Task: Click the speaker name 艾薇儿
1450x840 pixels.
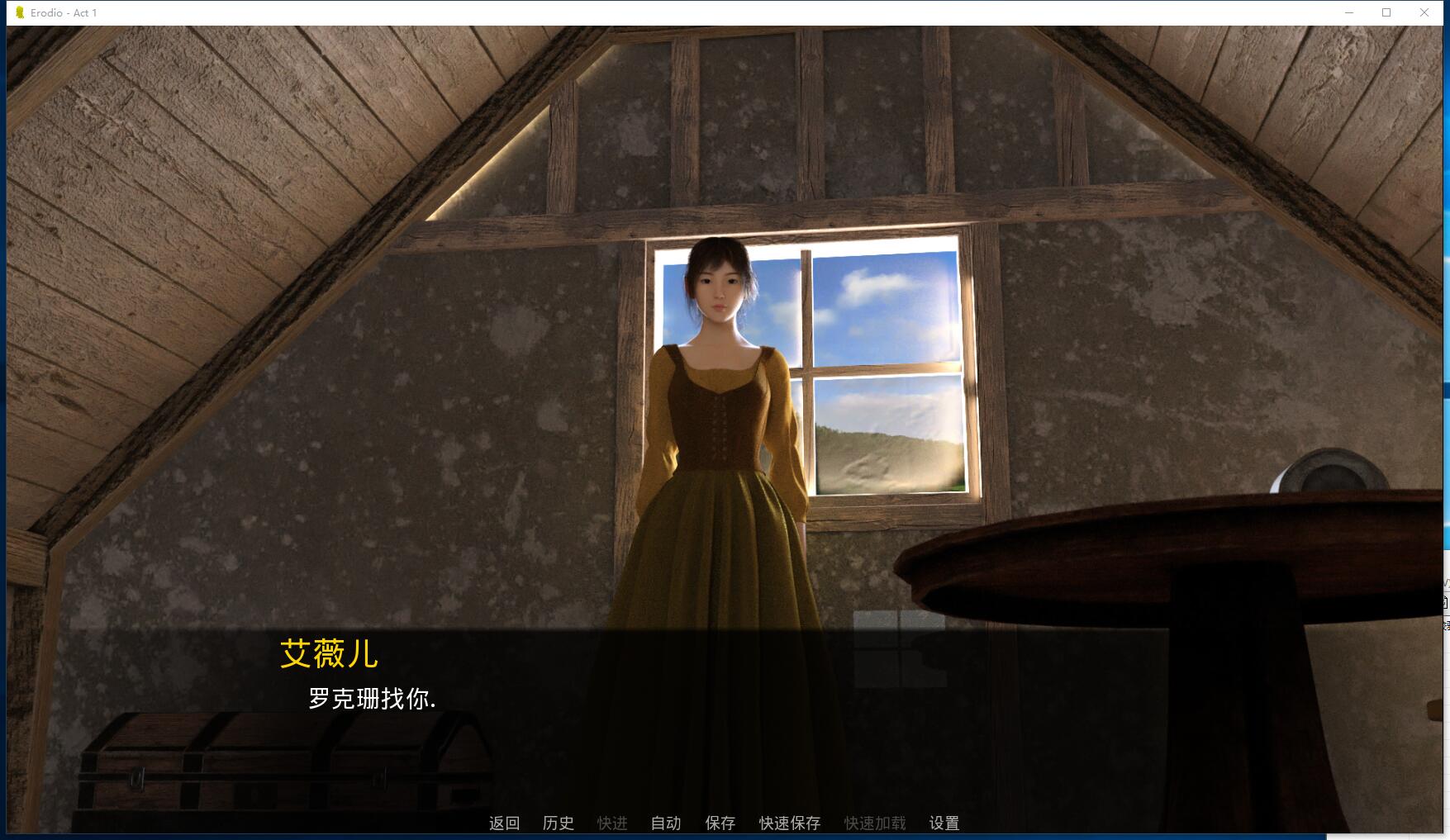Action: pyautogui.click(x=329, y=654)
